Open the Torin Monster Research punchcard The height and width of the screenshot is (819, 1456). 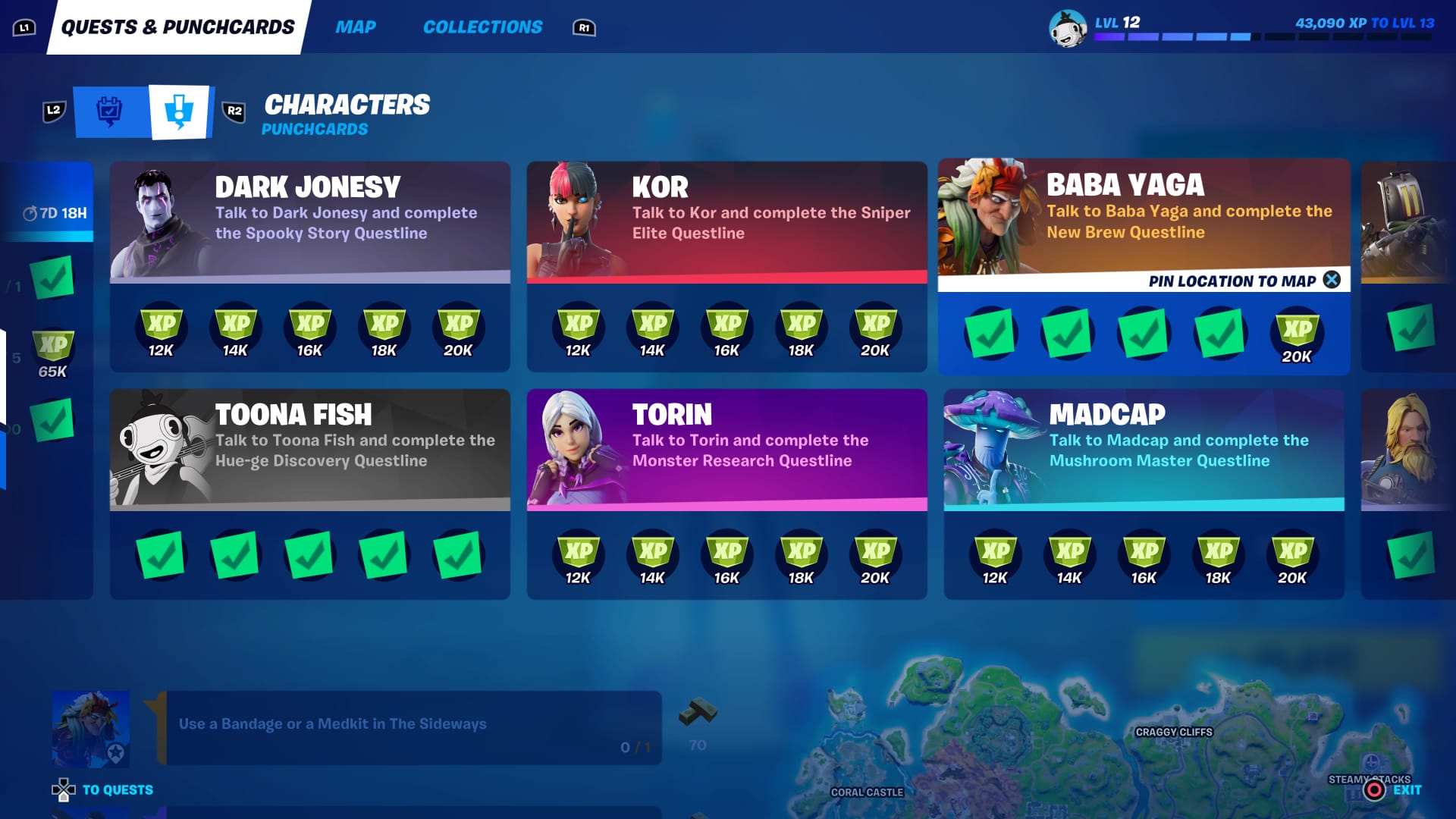pos(726,449)
